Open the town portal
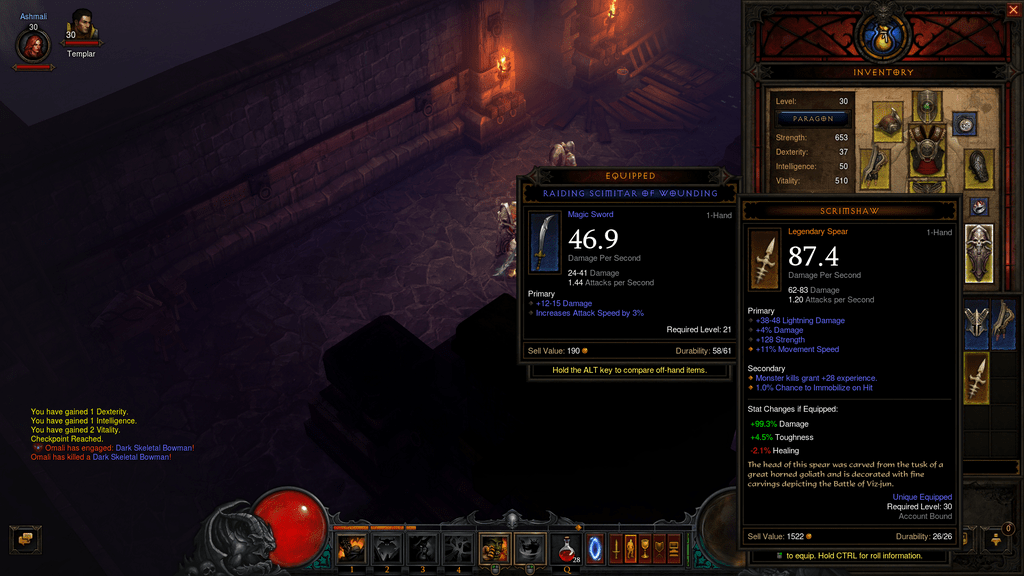Image resolution: width=1024 pixels, height=576 pixels. coord(599,549)
